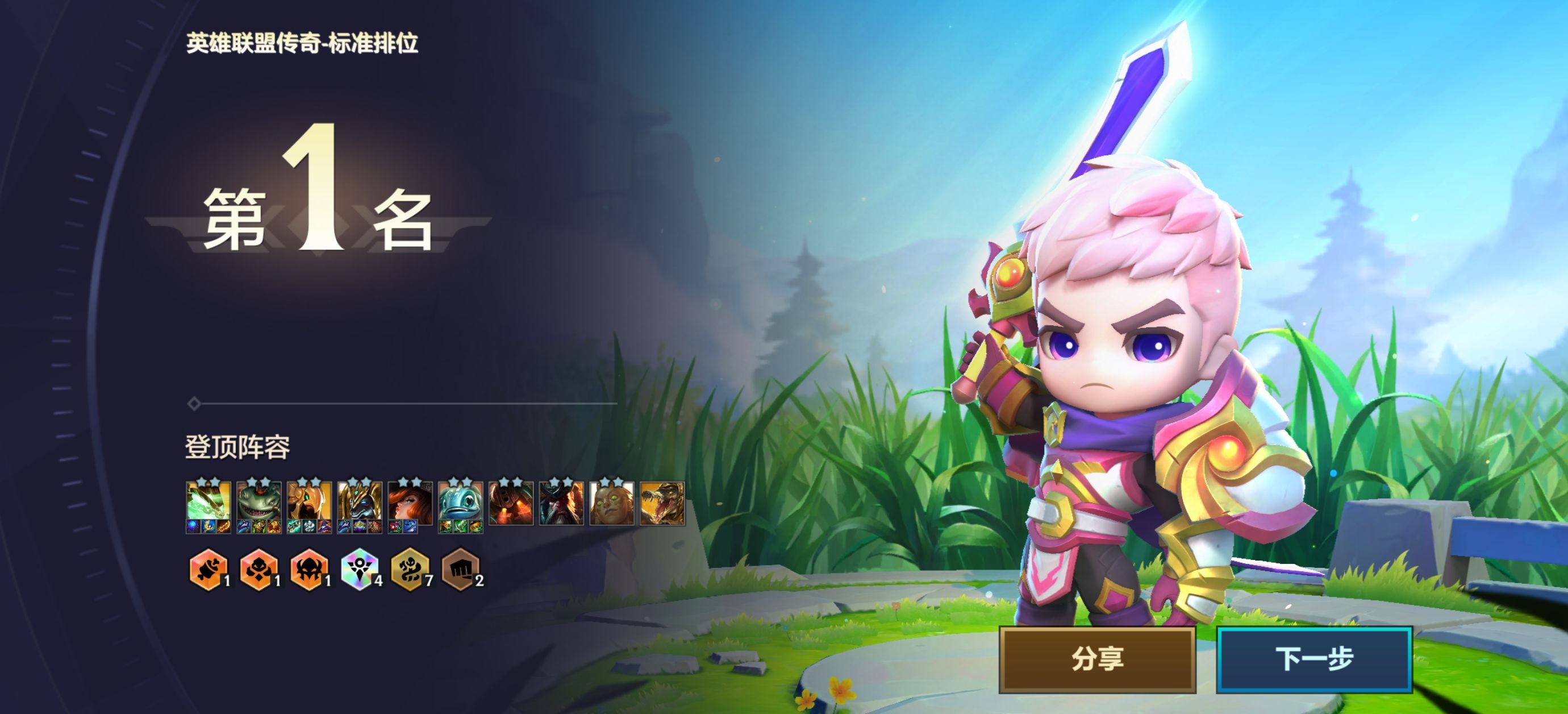Select the Renekton crocodile portrait
This screenshot has height=714, width=1568.
663,503
